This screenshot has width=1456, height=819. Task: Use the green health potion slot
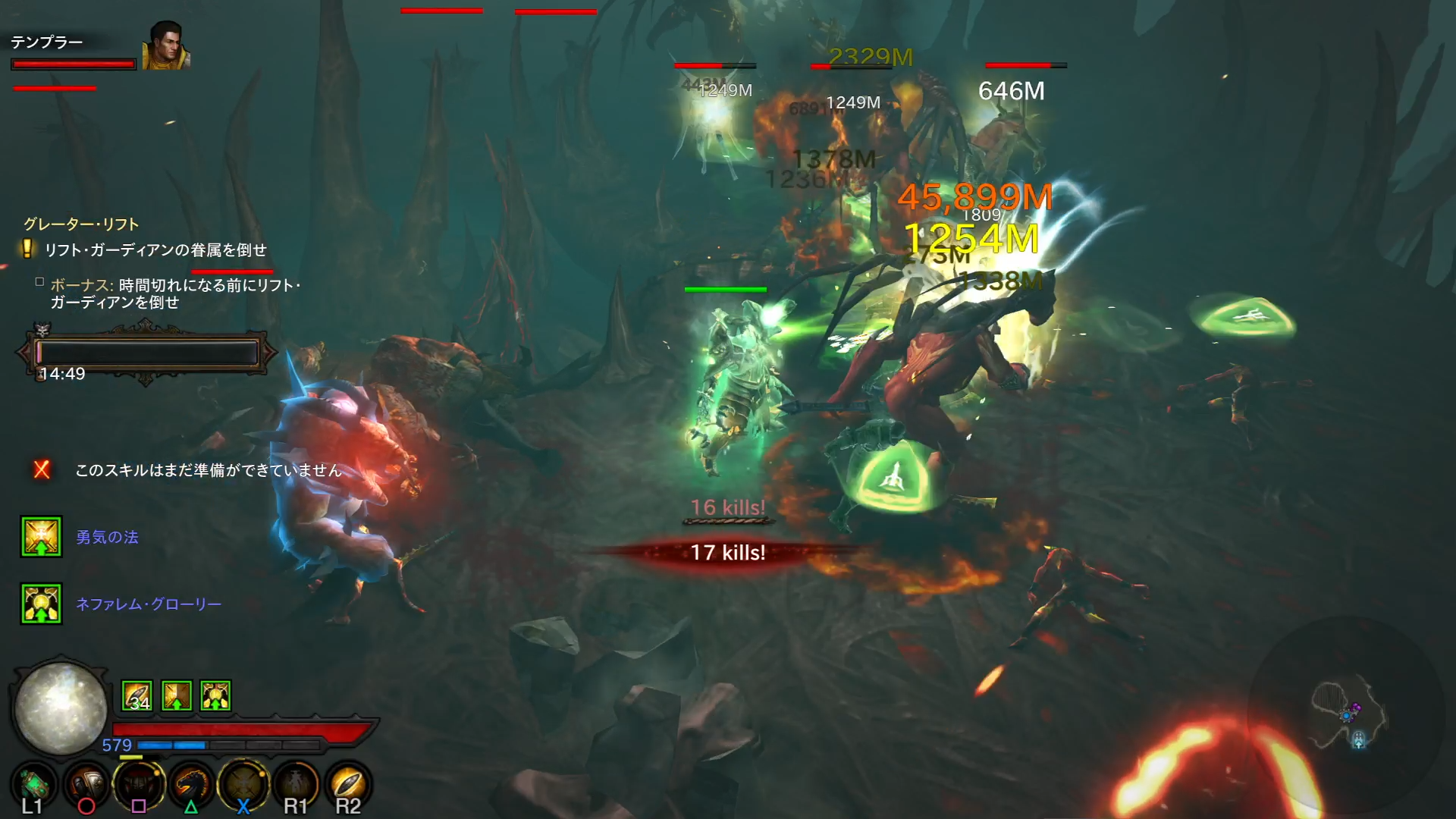tap(34, 784)
